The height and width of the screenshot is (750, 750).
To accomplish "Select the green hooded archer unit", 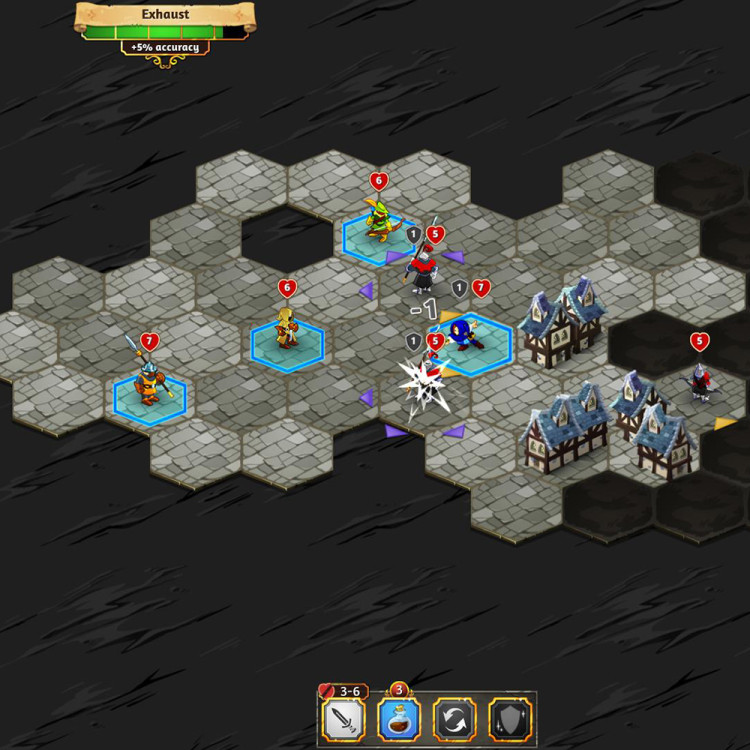I will 378,224.
